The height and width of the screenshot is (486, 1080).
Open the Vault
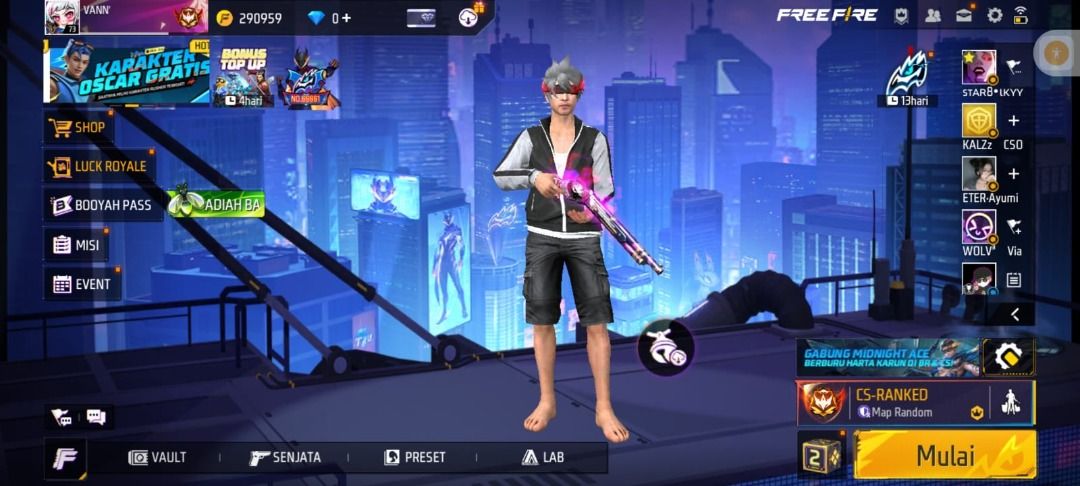point(158,457)
